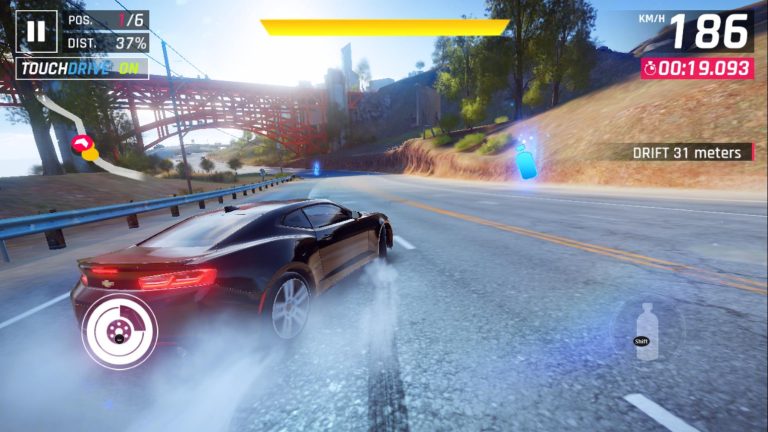Activate the nitro bottle boost
This screenshot has height=432, width=768.
pos(647,329)
